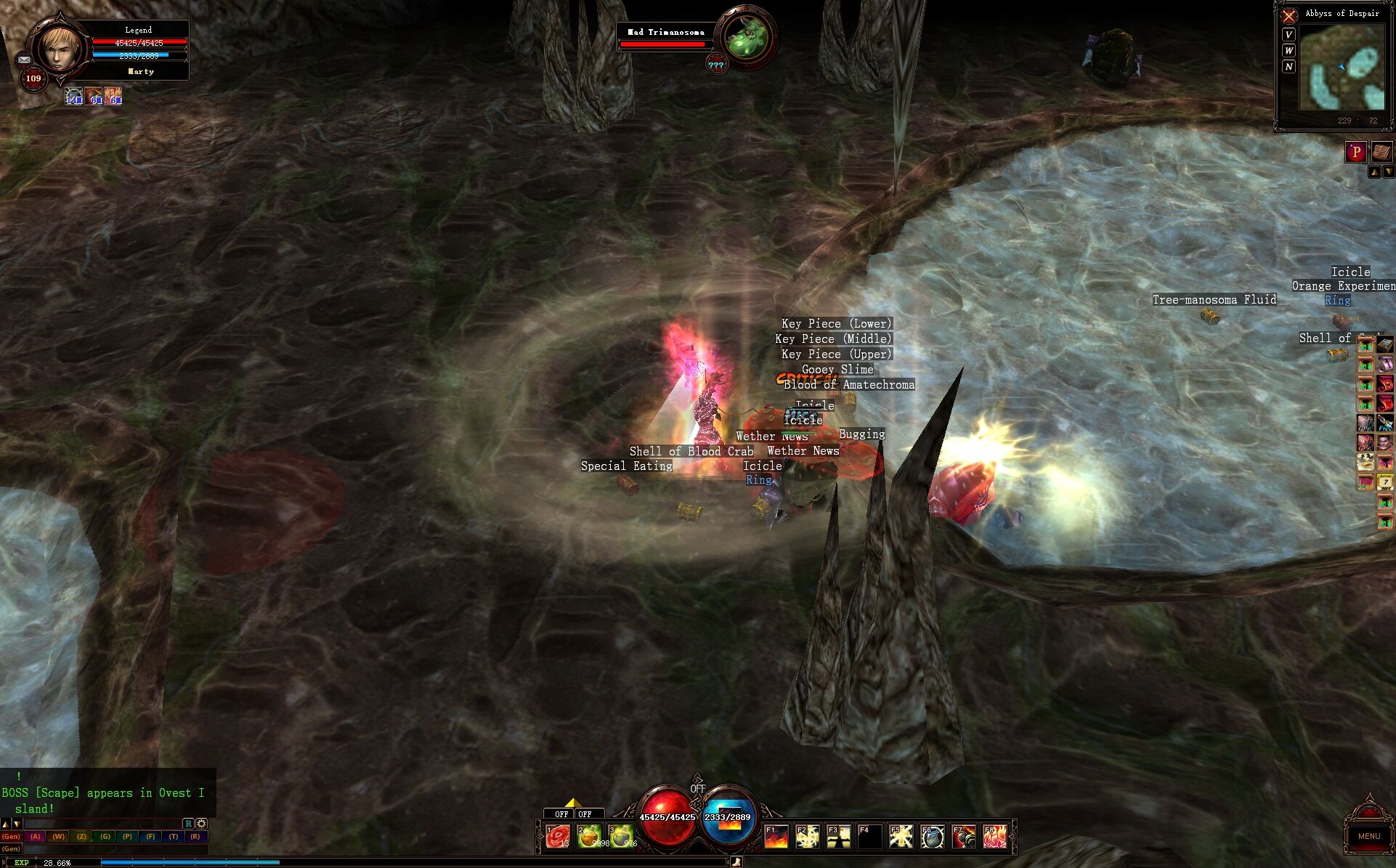Open the MENU button

[x=1368, y=836]
